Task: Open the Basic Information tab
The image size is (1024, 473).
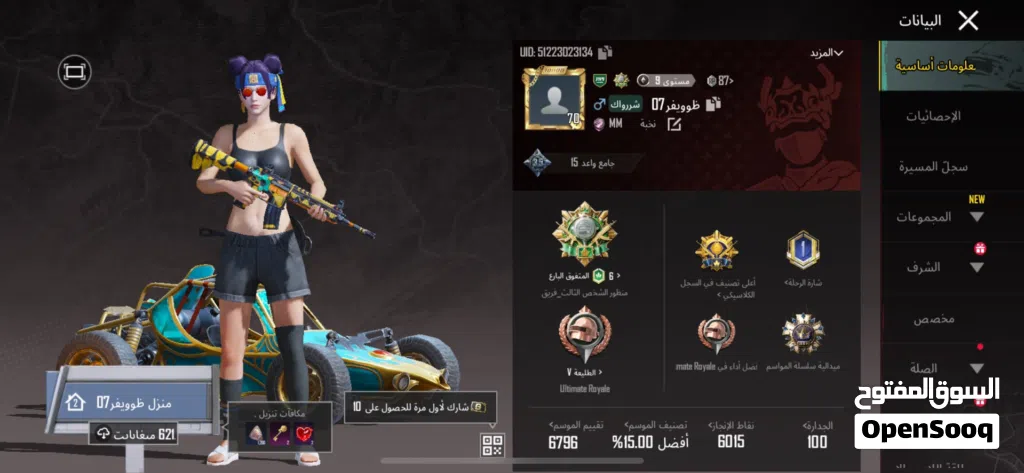Action: tap(930, 67)
